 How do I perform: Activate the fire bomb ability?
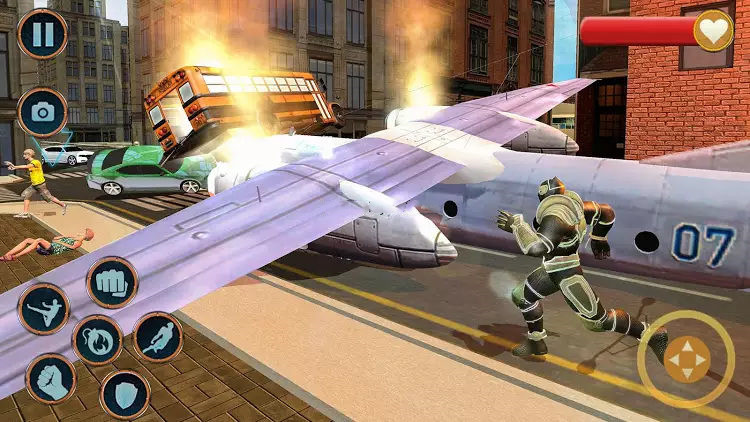point(98,340)
